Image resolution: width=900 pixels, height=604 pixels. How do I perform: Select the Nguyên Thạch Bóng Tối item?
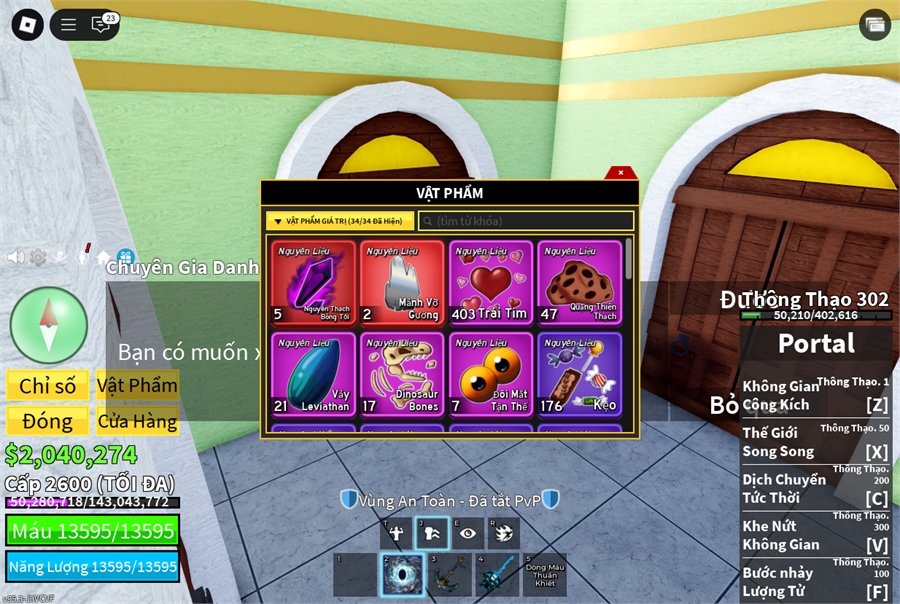[313, 283]
